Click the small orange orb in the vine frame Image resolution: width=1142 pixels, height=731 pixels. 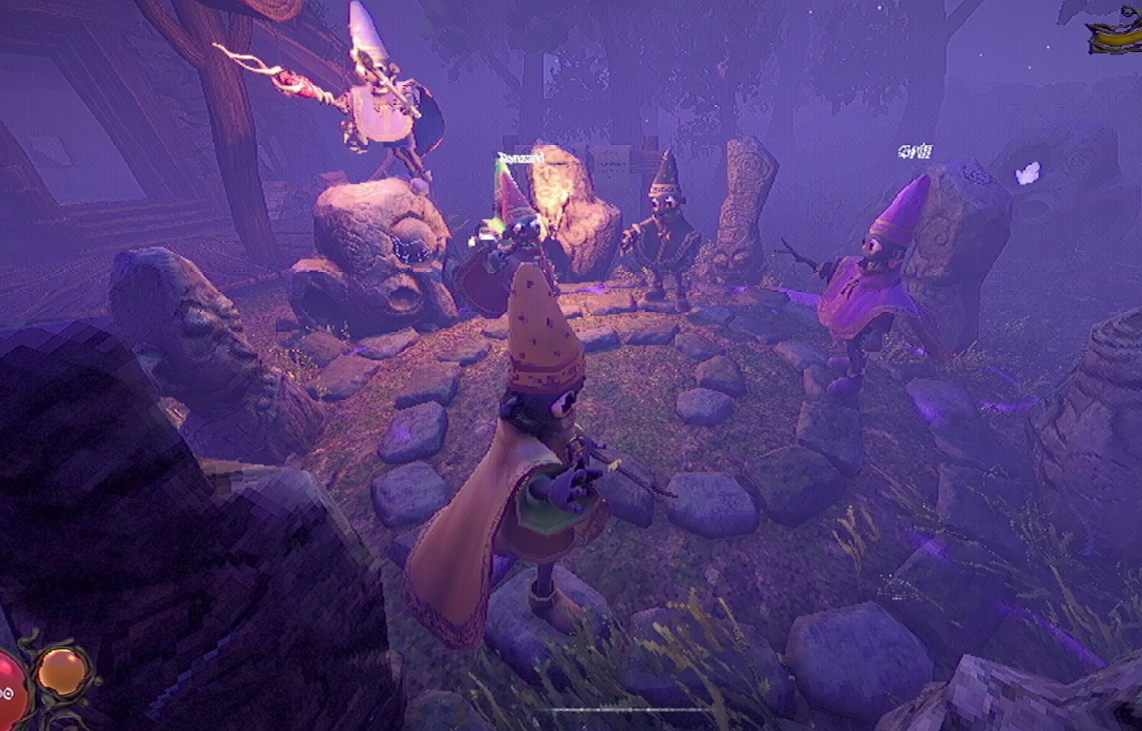pos(62,670)
